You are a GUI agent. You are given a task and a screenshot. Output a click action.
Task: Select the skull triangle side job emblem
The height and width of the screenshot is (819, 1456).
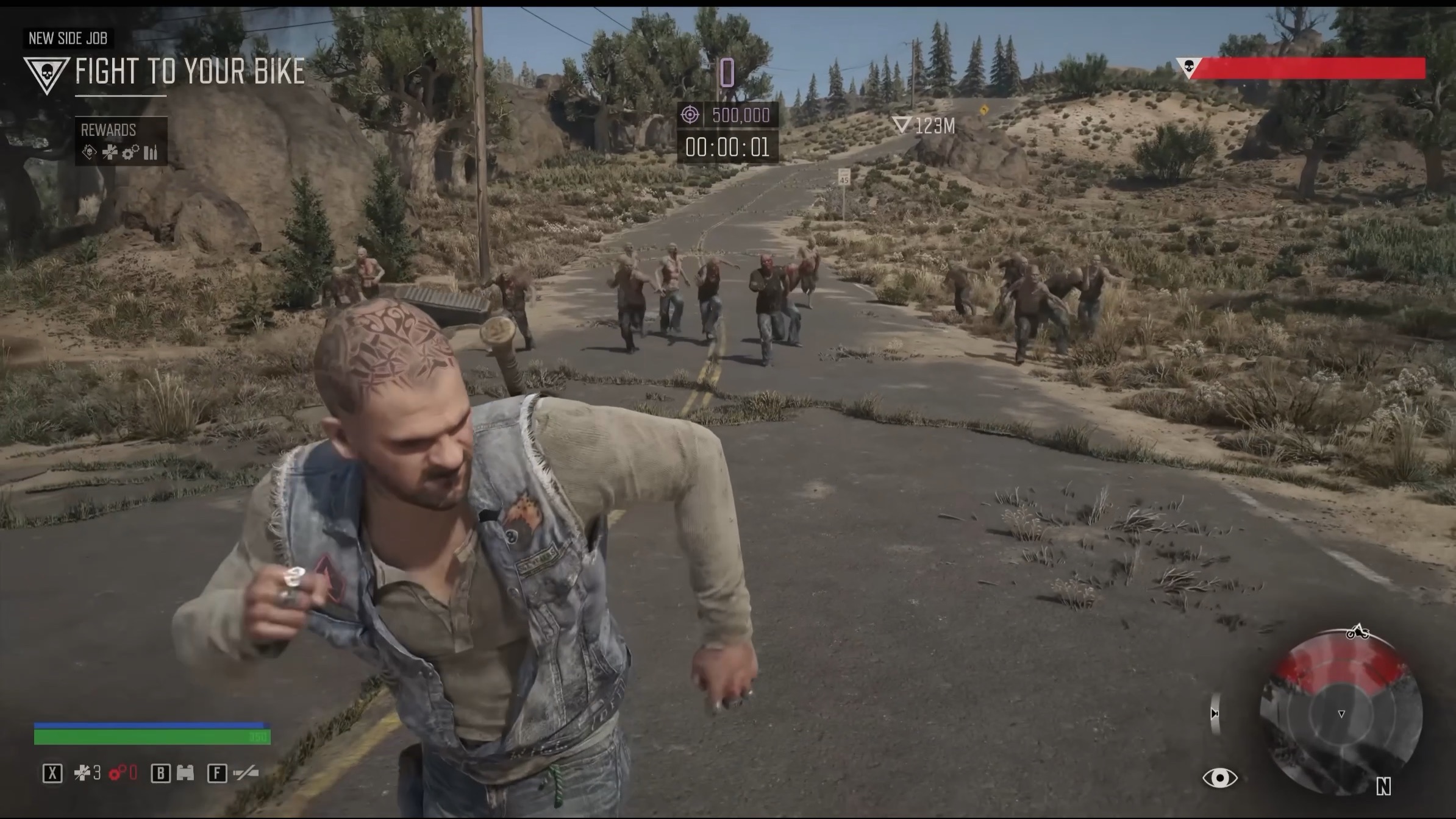click(45, 74)
